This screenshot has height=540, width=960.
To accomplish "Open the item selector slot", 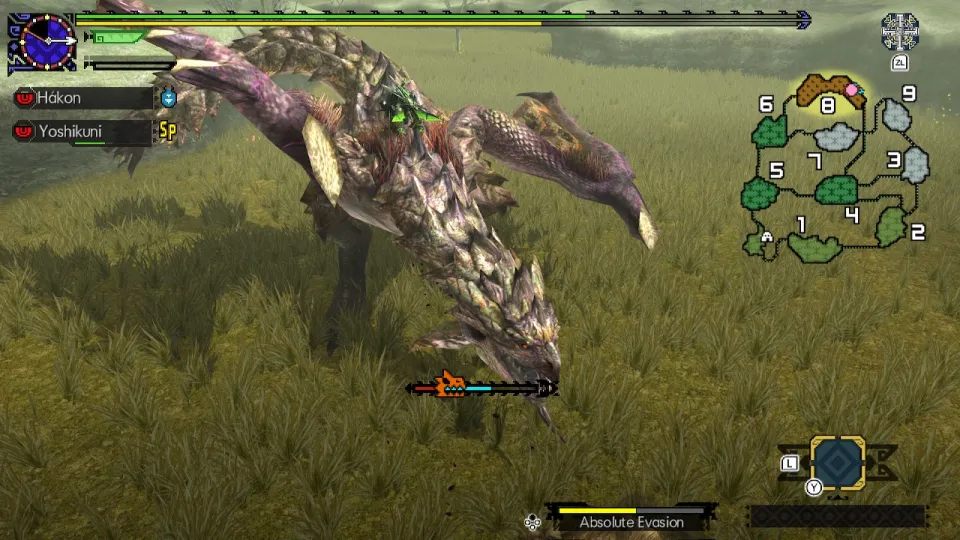I will pos(837,462).
